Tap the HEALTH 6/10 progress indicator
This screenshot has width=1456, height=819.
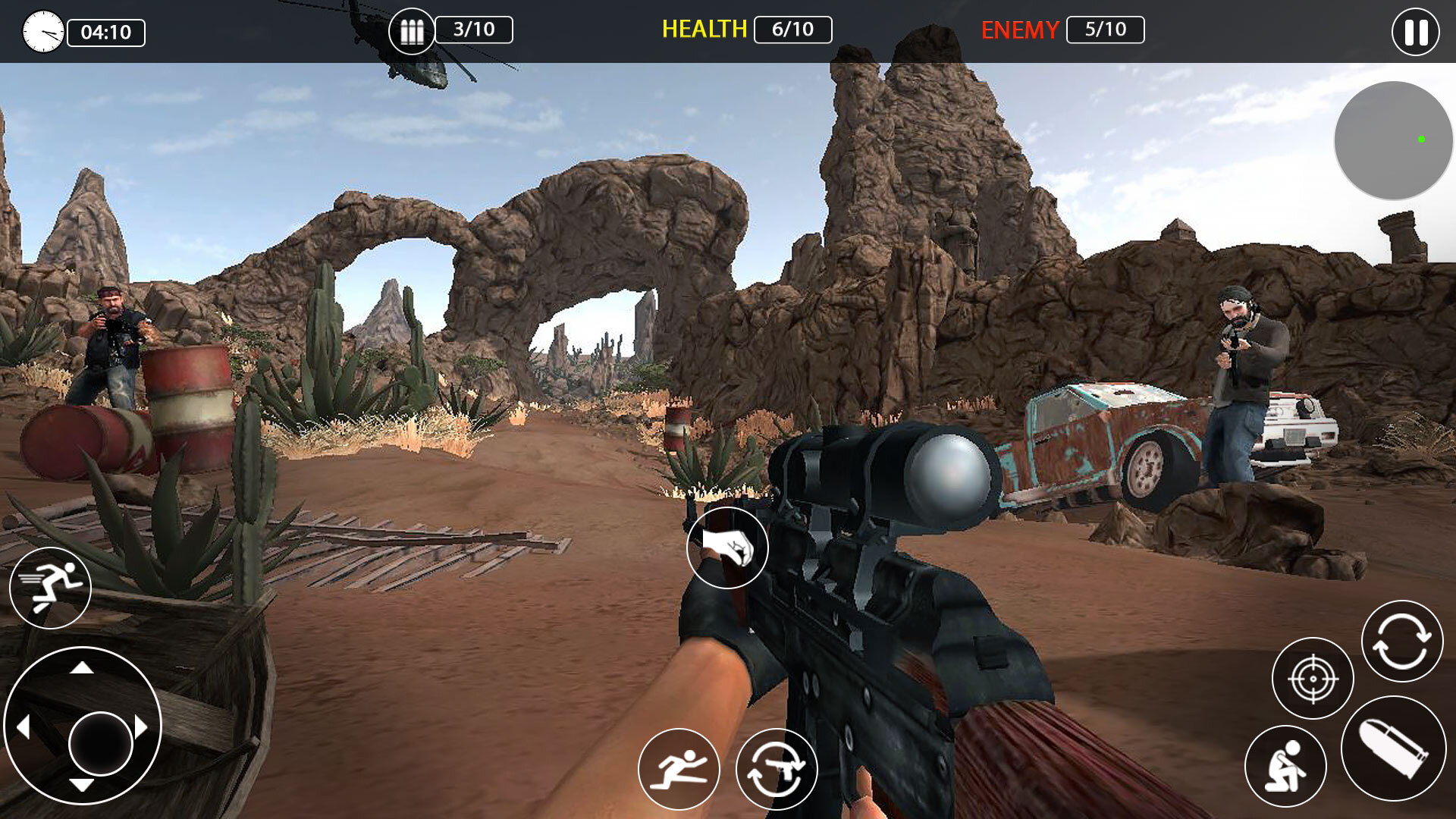pyautogui.click(x=792, y=31)
